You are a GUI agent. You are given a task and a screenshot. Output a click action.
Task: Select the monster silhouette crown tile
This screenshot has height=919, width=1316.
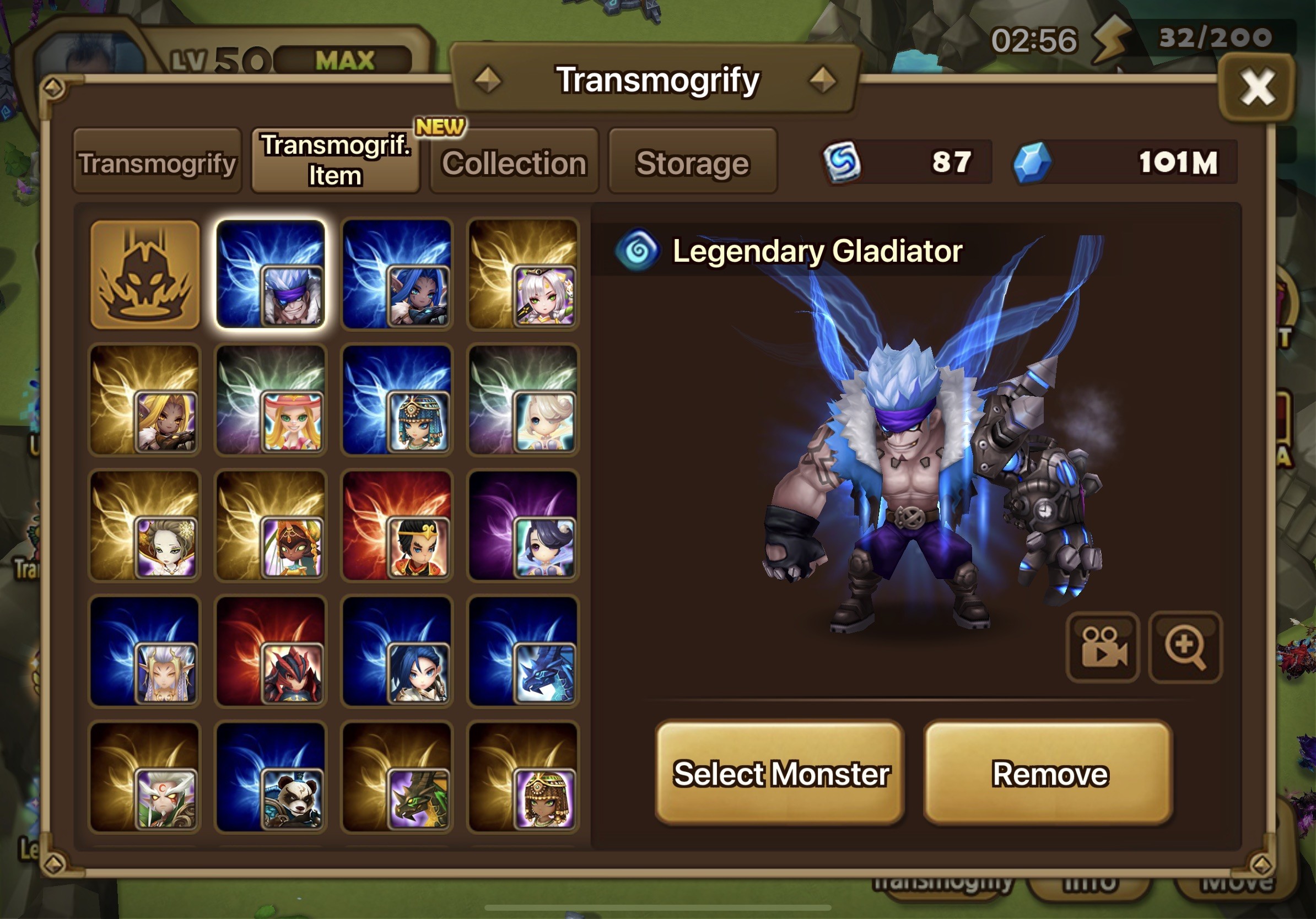(145, 274)
